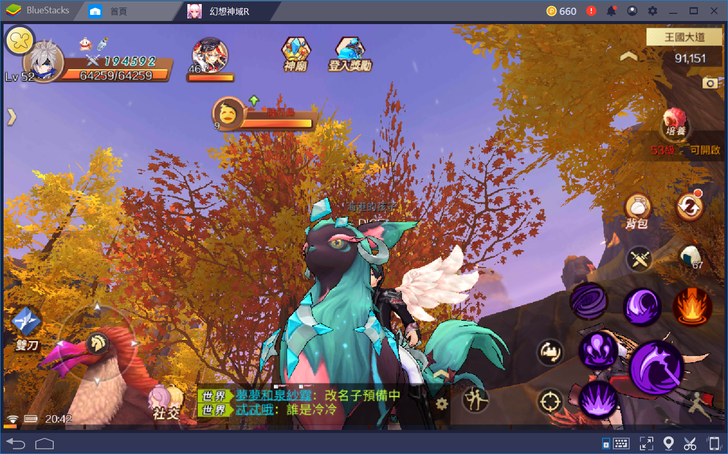Open the 神廟 temple icon
Image resolution: width=728 pixels, height=454 pixels.
point(295,53)
